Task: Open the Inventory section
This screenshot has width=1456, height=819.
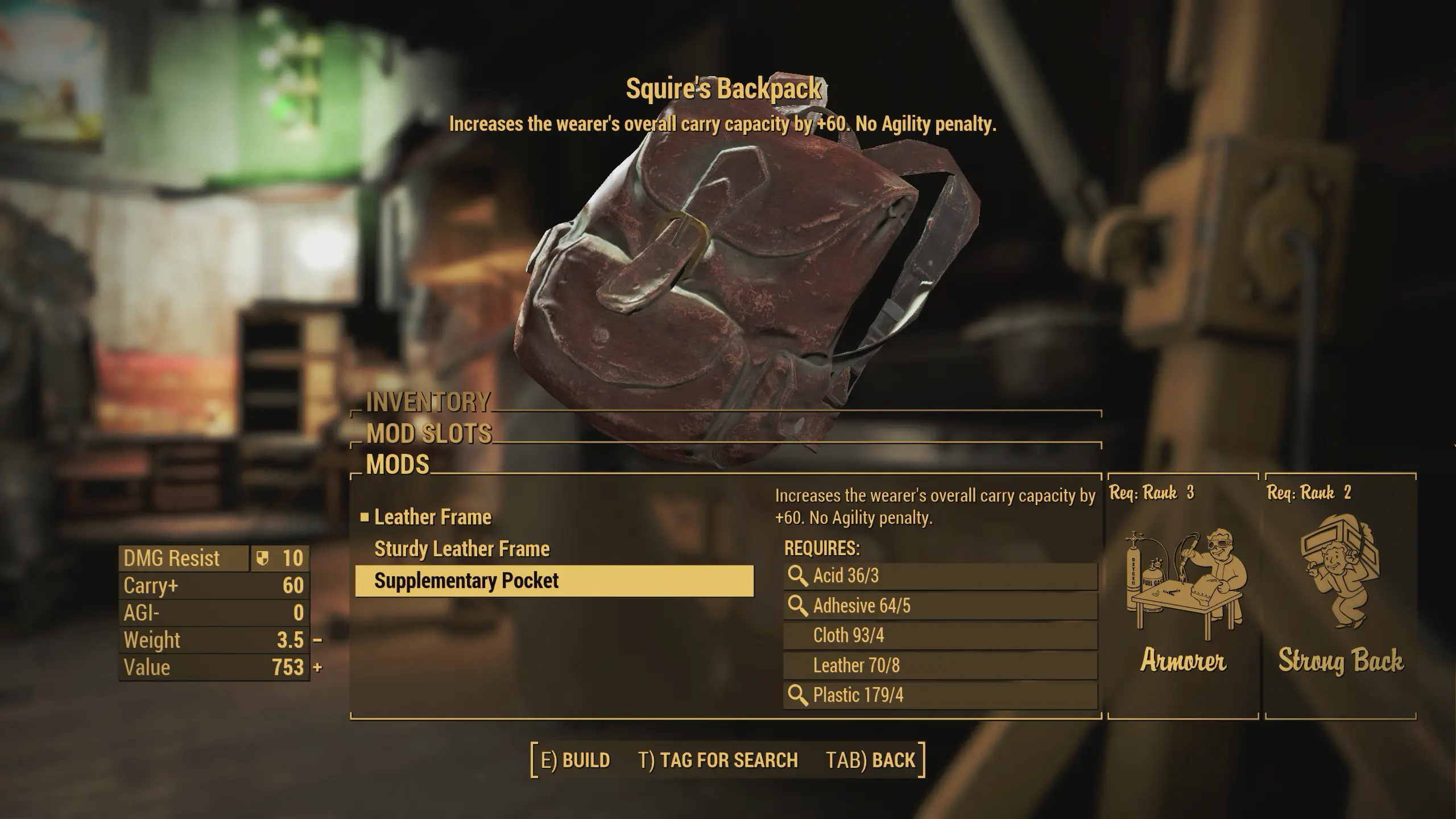Action: point(428,402)
